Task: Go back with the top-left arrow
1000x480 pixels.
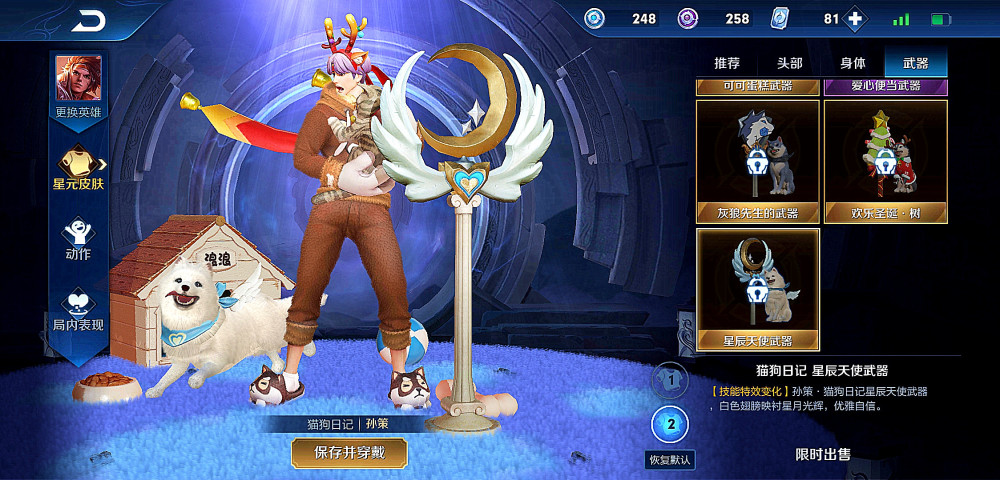Action: pyautogui.click(x=89, y=19)
